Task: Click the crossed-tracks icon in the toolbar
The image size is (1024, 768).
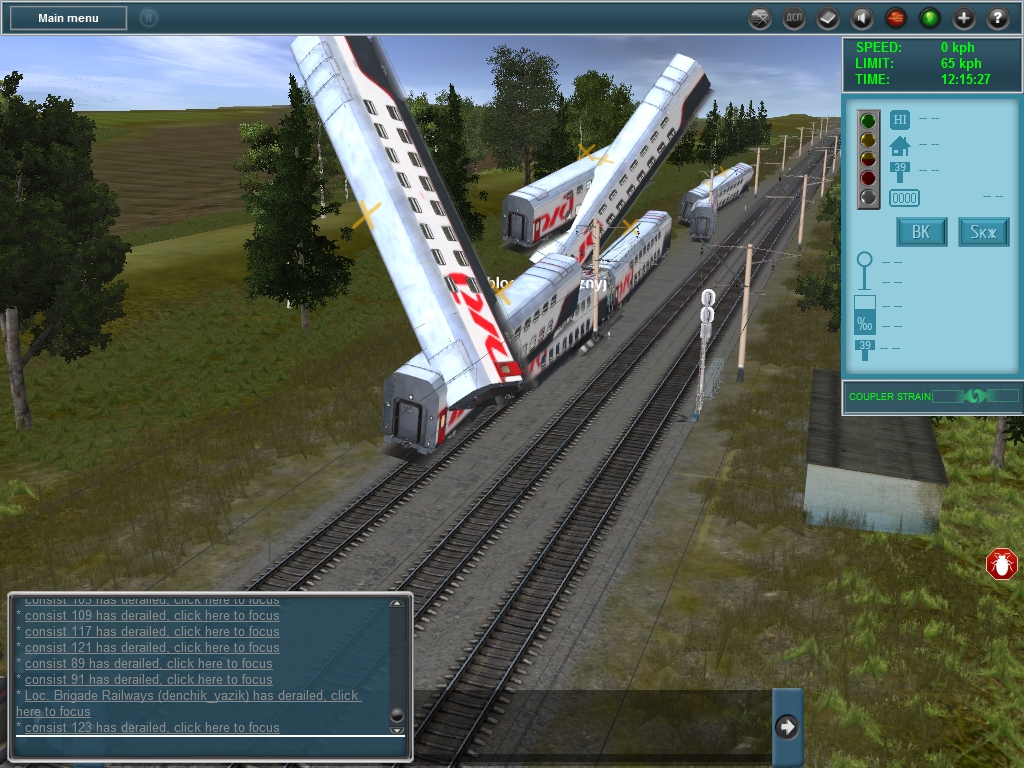Action: coord(760,18)
